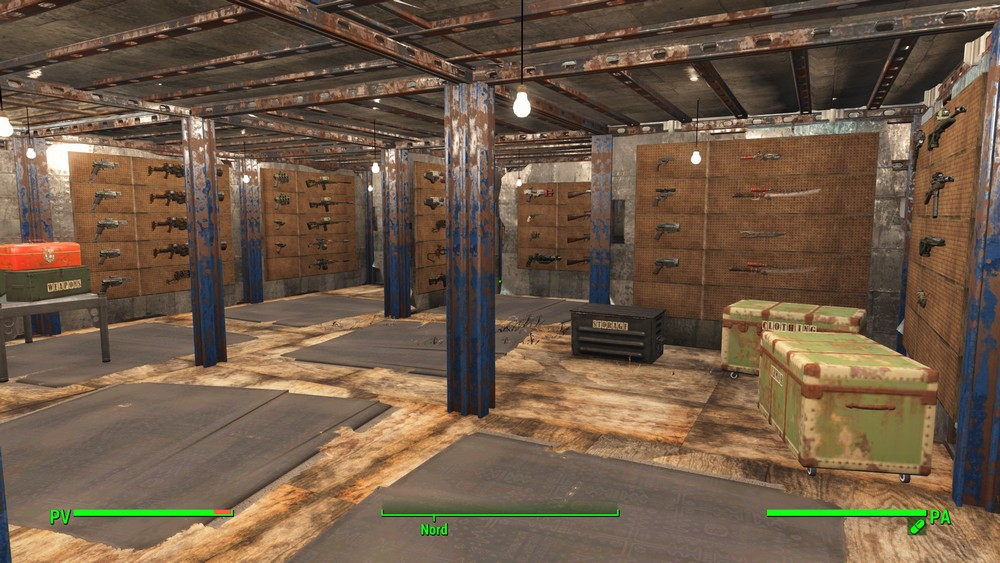Viewport: 1000px width, 563px height.
Task: Click the green pill status icon
Action: [916, 527]
